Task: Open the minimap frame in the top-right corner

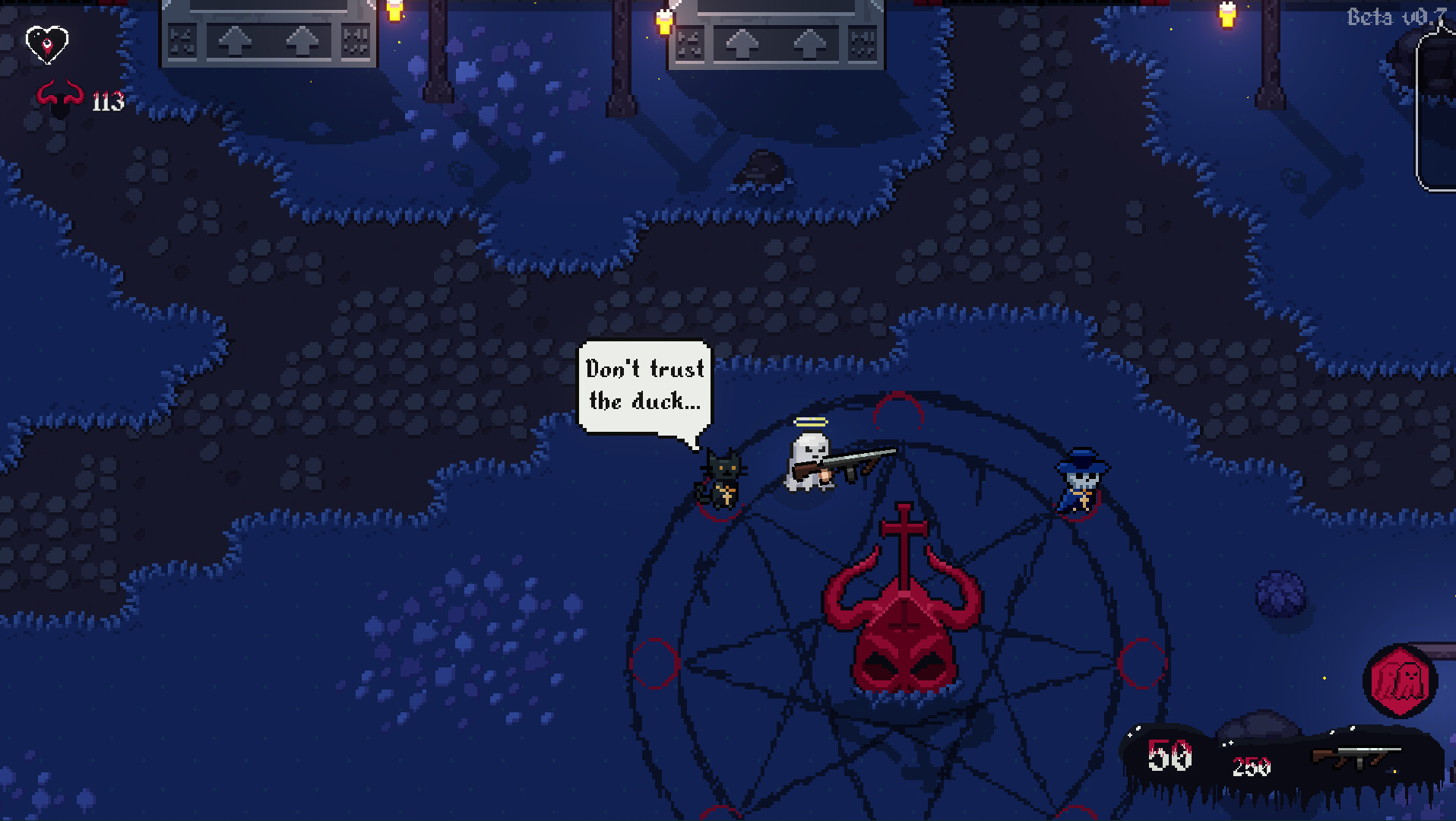Action: click(x=1435, y=106)
